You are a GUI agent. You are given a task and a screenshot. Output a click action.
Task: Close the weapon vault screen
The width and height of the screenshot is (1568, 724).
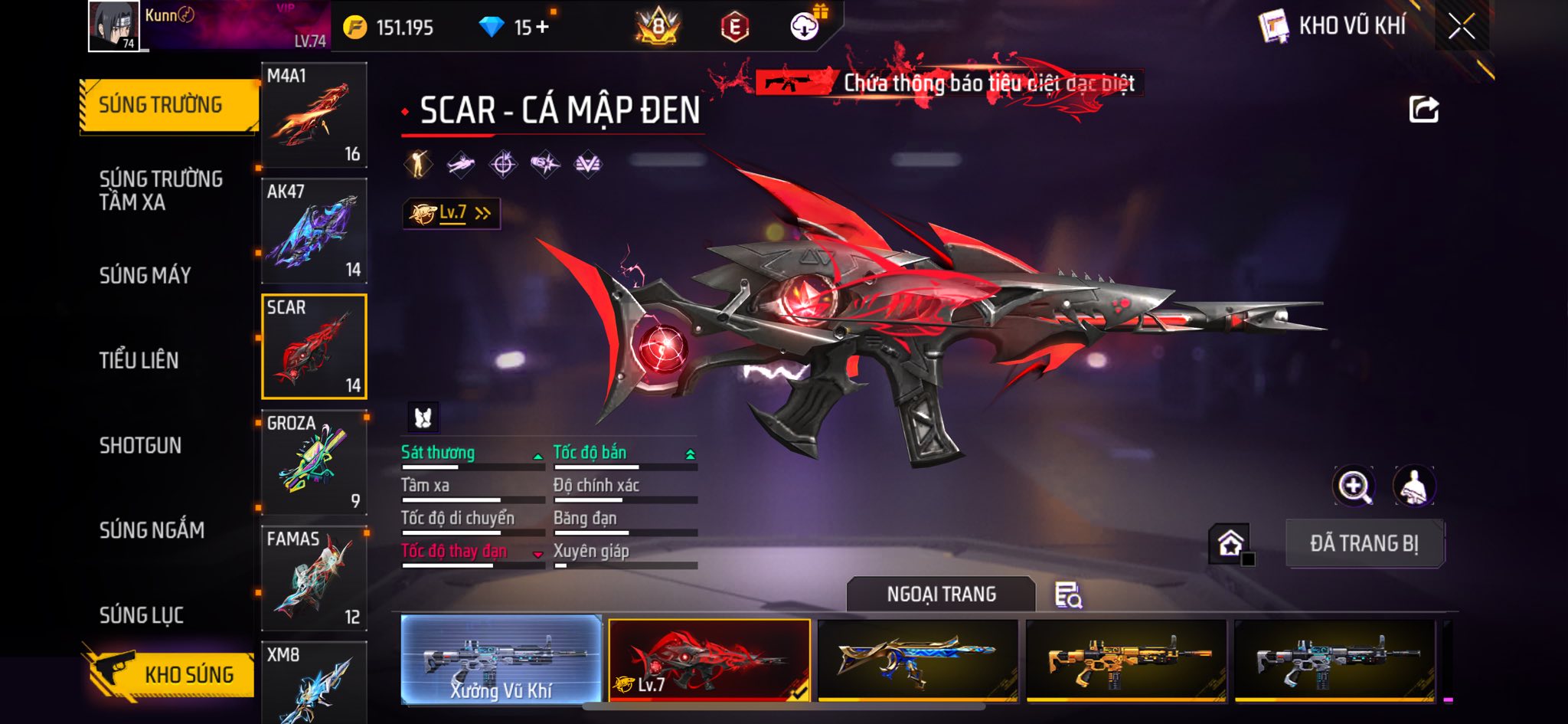coord(1461,27)
